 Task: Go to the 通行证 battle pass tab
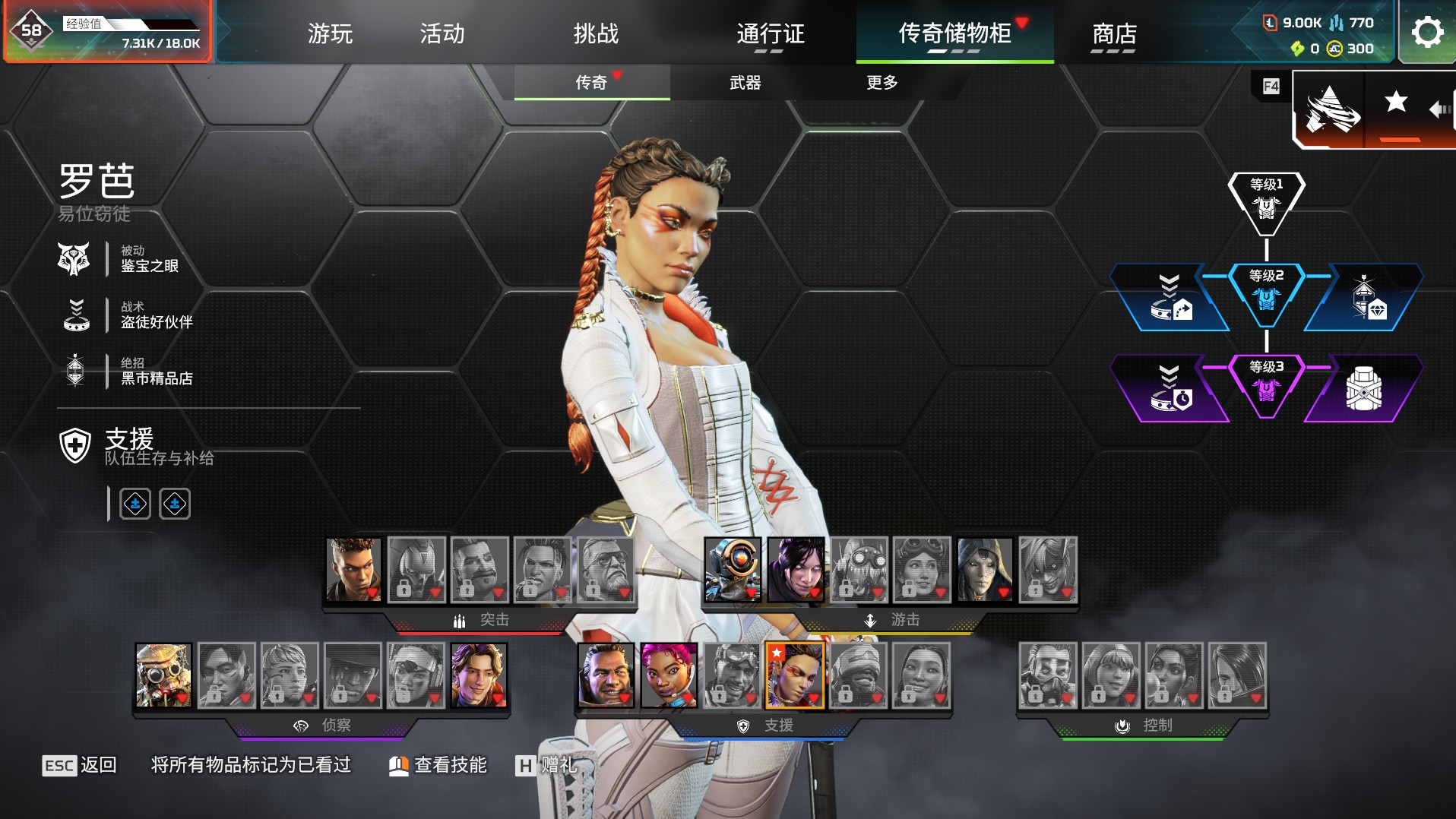coord(770,33)
